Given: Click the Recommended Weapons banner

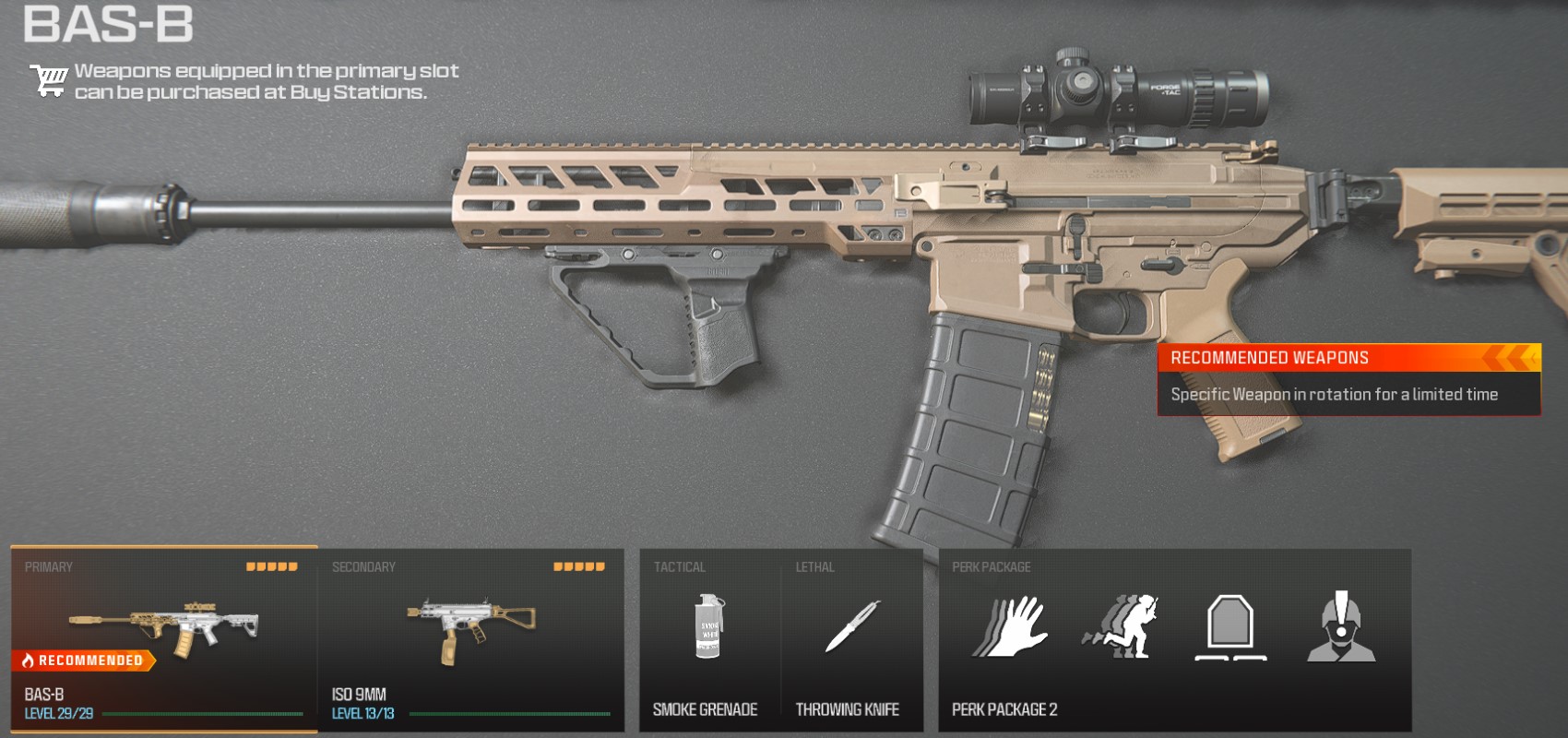Looking at the screenshot, I should pyautogui.click(x=1348, y=379).
